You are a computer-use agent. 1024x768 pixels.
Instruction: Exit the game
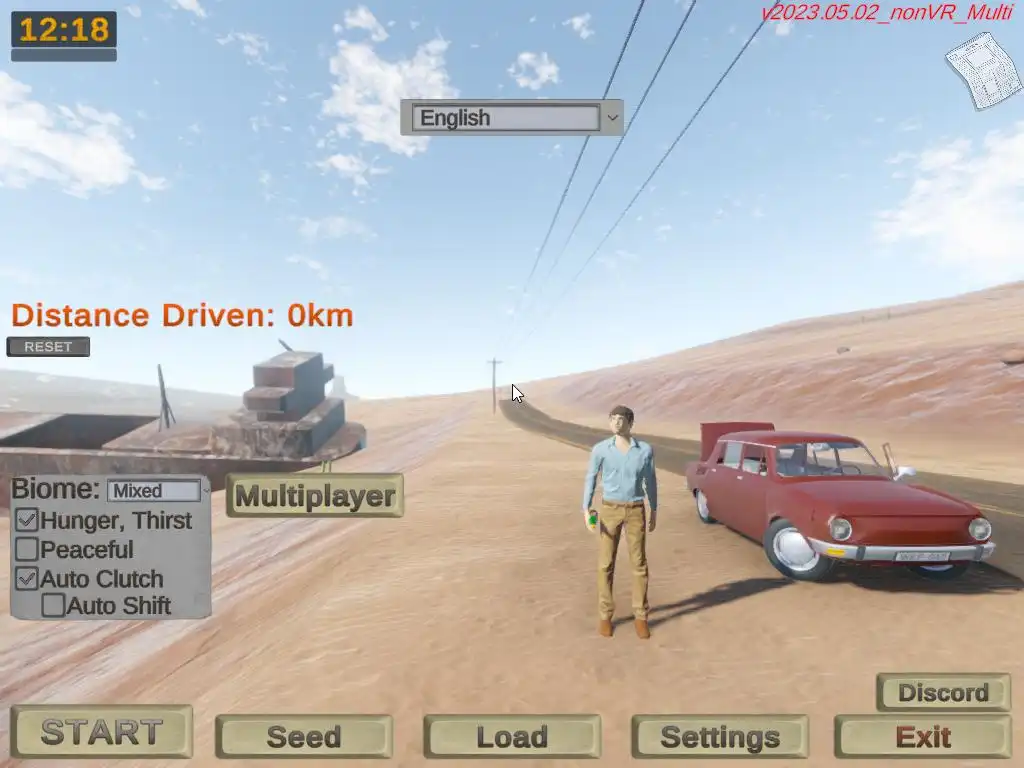click(922, 737)
